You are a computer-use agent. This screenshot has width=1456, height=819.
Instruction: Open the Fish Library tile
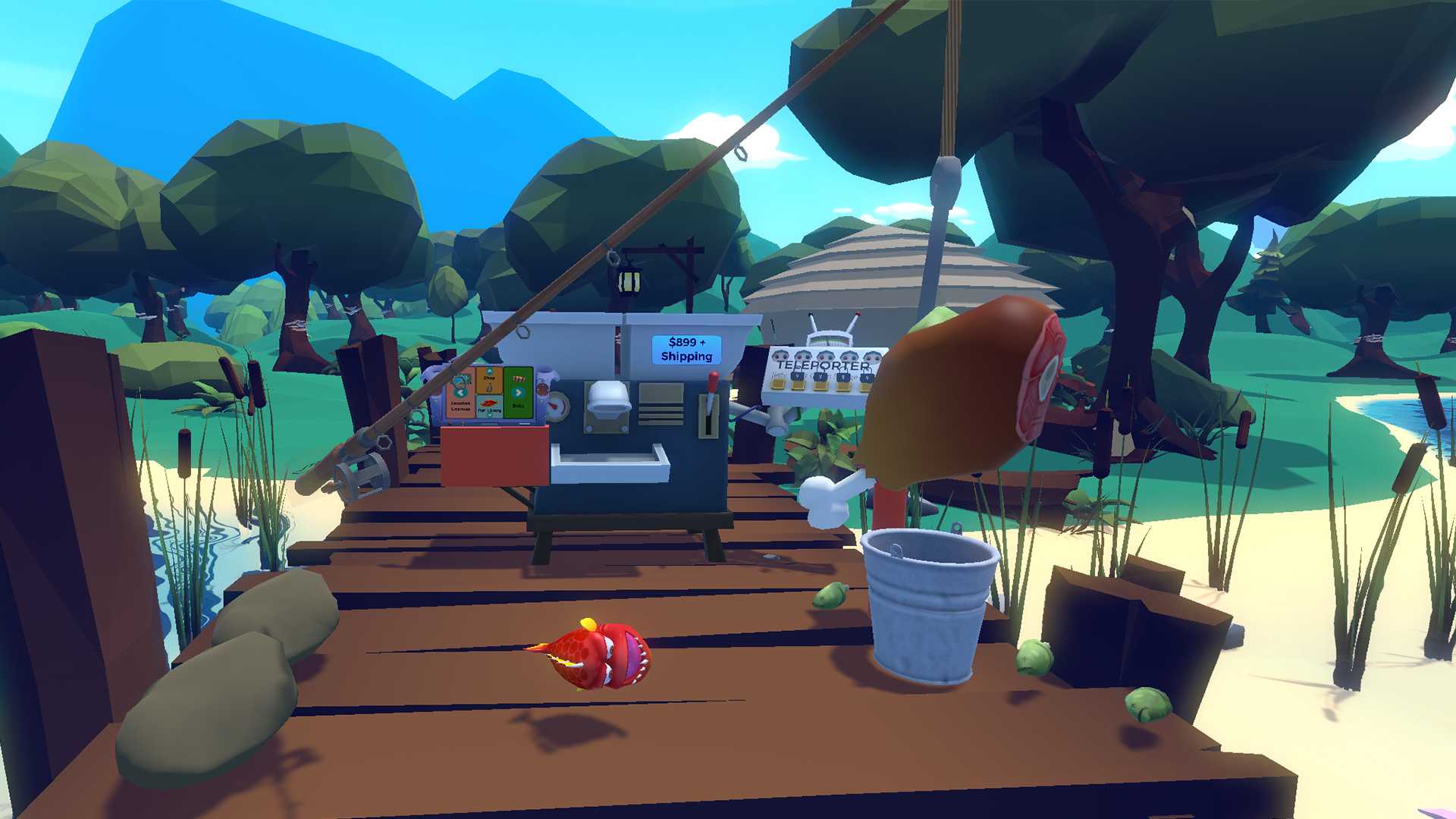coord(489,405)
